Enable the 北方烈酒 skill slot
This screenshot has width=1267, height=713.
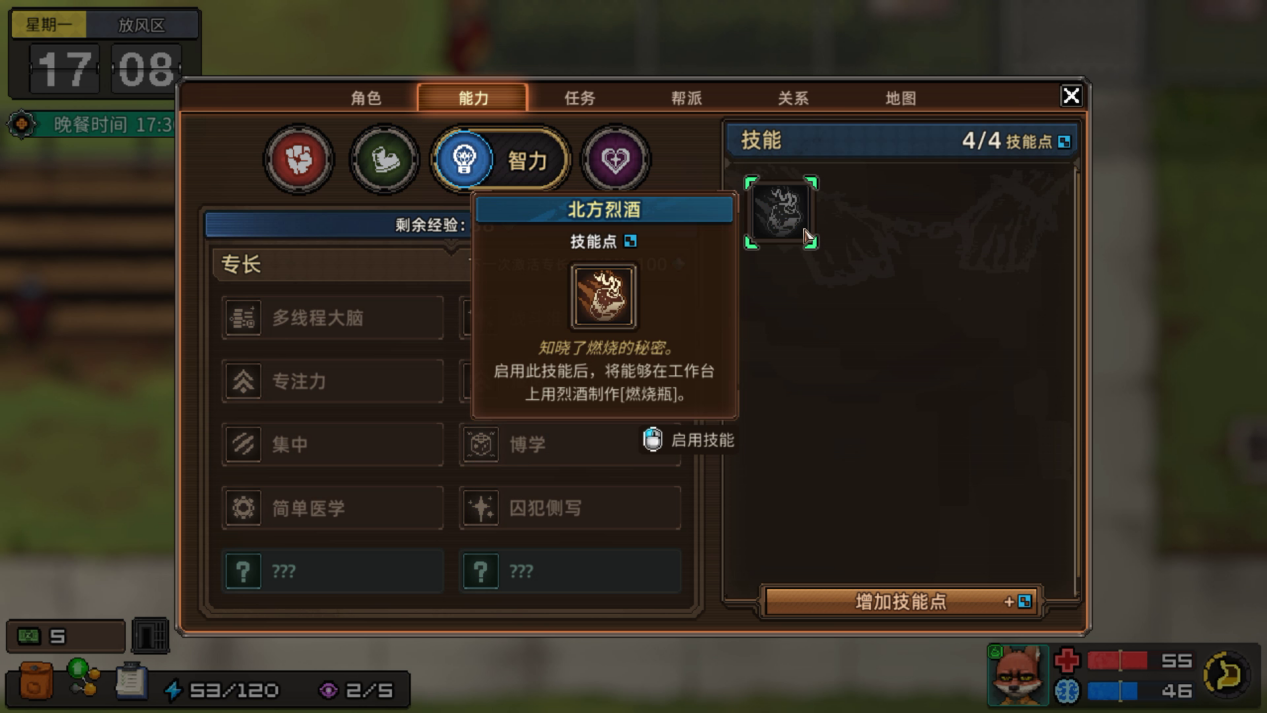[x=780, y=212]
